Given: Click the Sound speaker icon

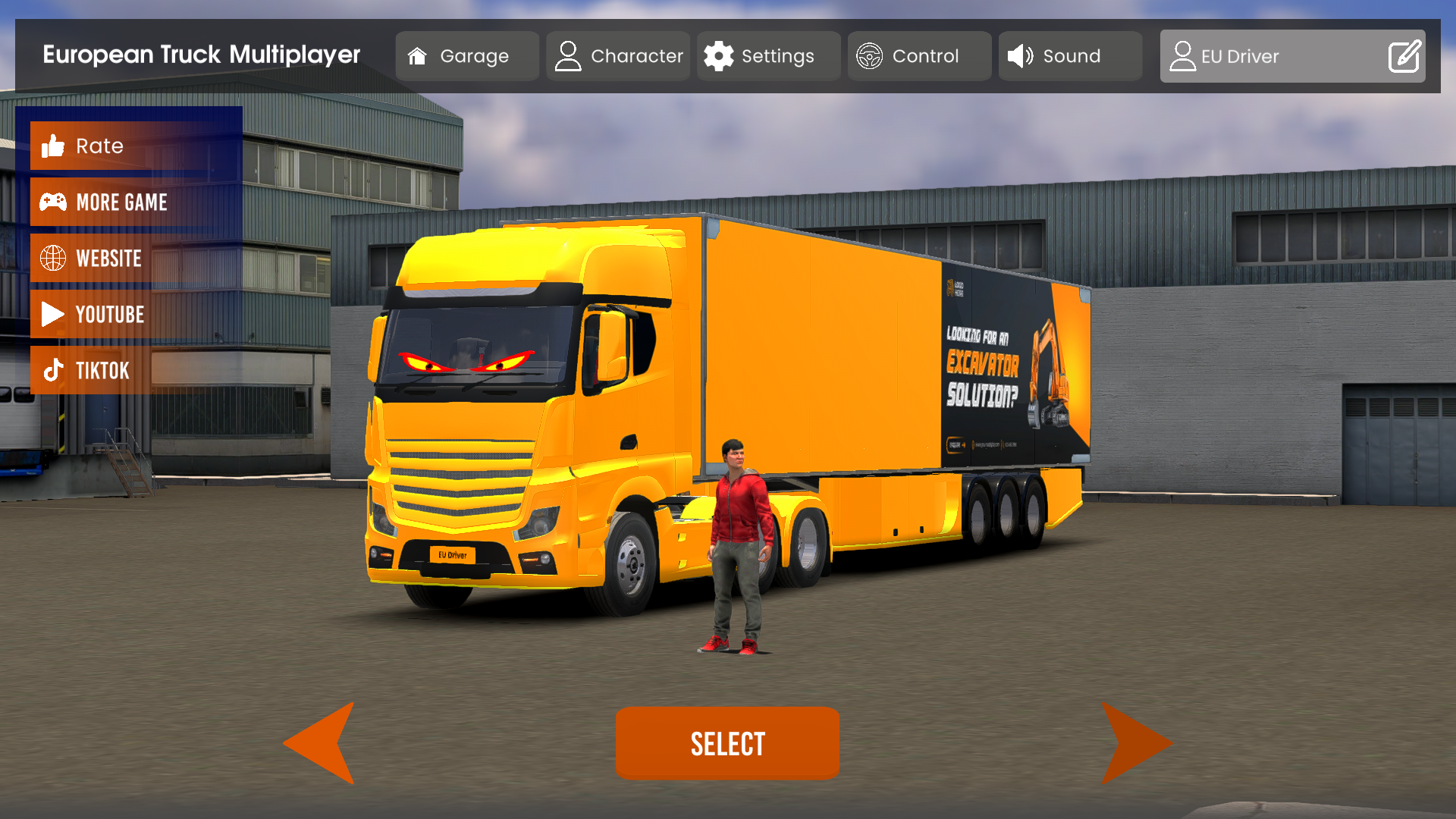Looking at the screenshot, I should (x=1020, y=55).
